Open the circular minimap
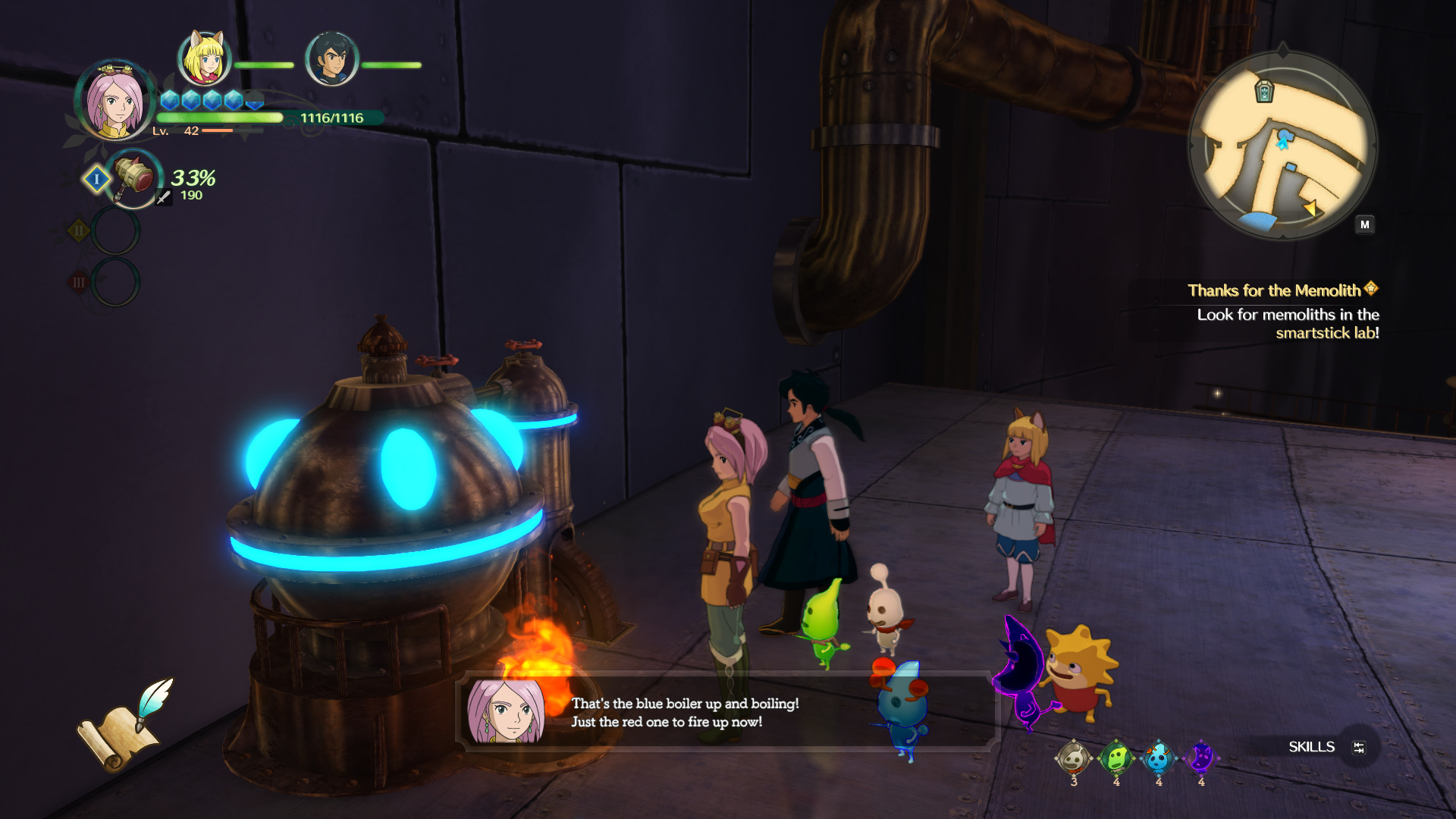Viewport: 1456px width, 819px height. pyautogui.click(x=1282, y=144)
